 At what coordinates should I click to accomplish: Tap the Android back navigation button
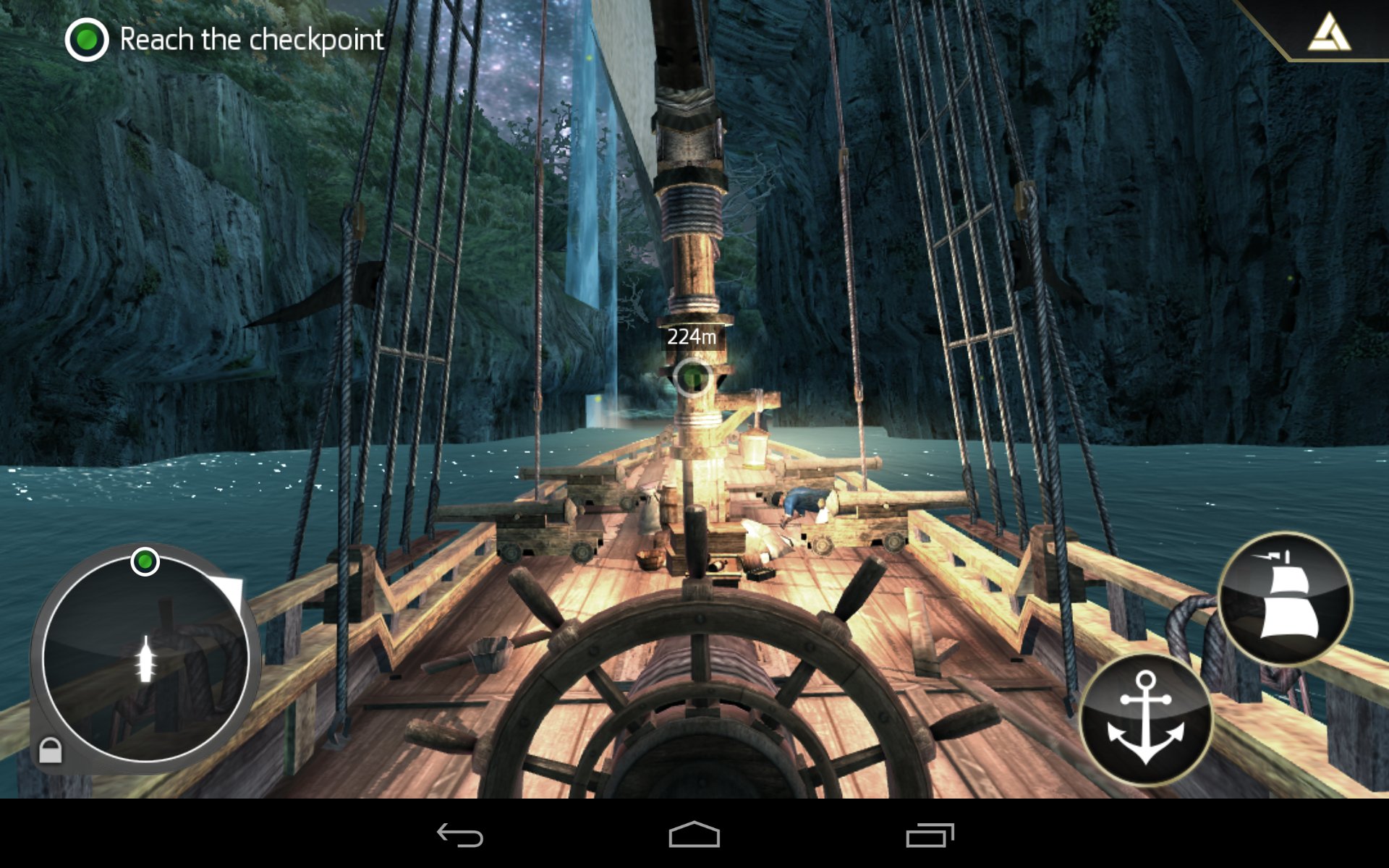click(460, 835)
